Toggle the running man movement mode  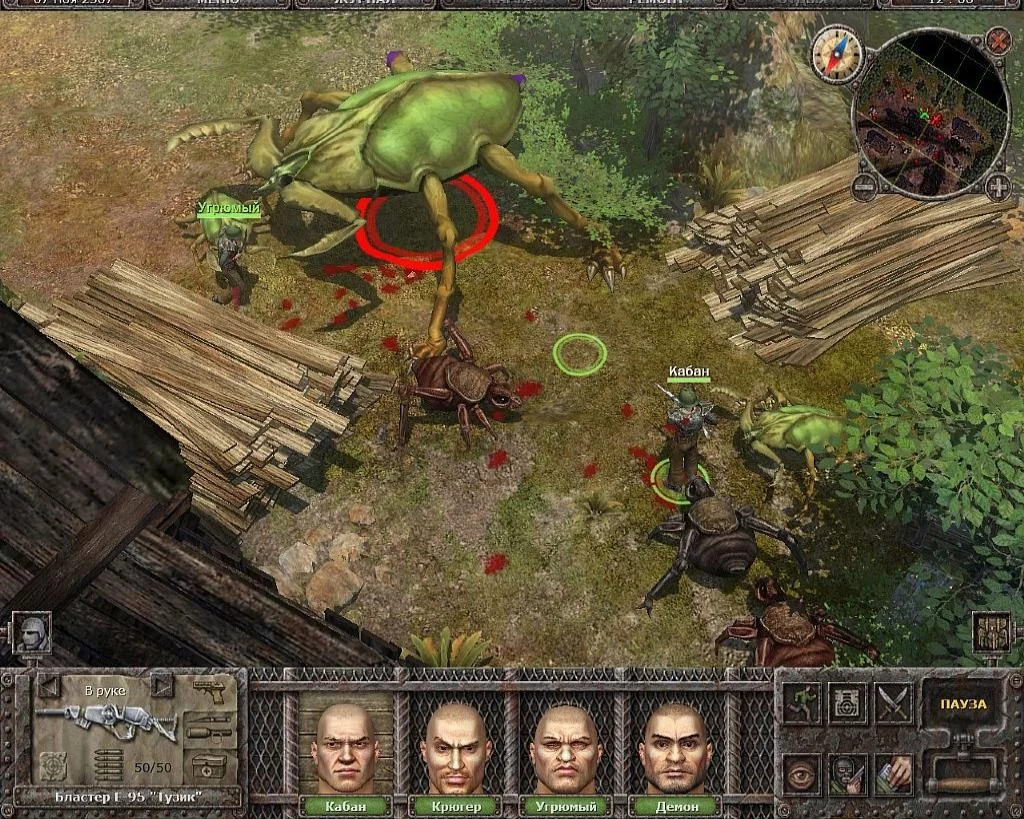[x=801, y=703]
